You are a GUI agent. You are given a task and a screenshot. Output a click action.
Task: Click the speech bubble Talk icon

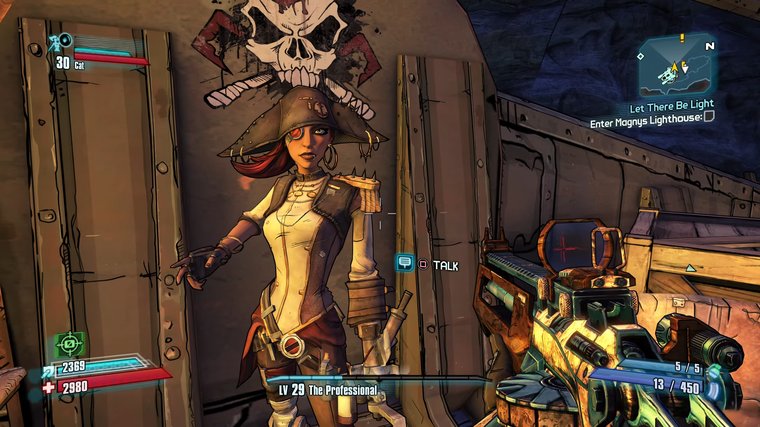pyautogui.click(x=405, y=263)
